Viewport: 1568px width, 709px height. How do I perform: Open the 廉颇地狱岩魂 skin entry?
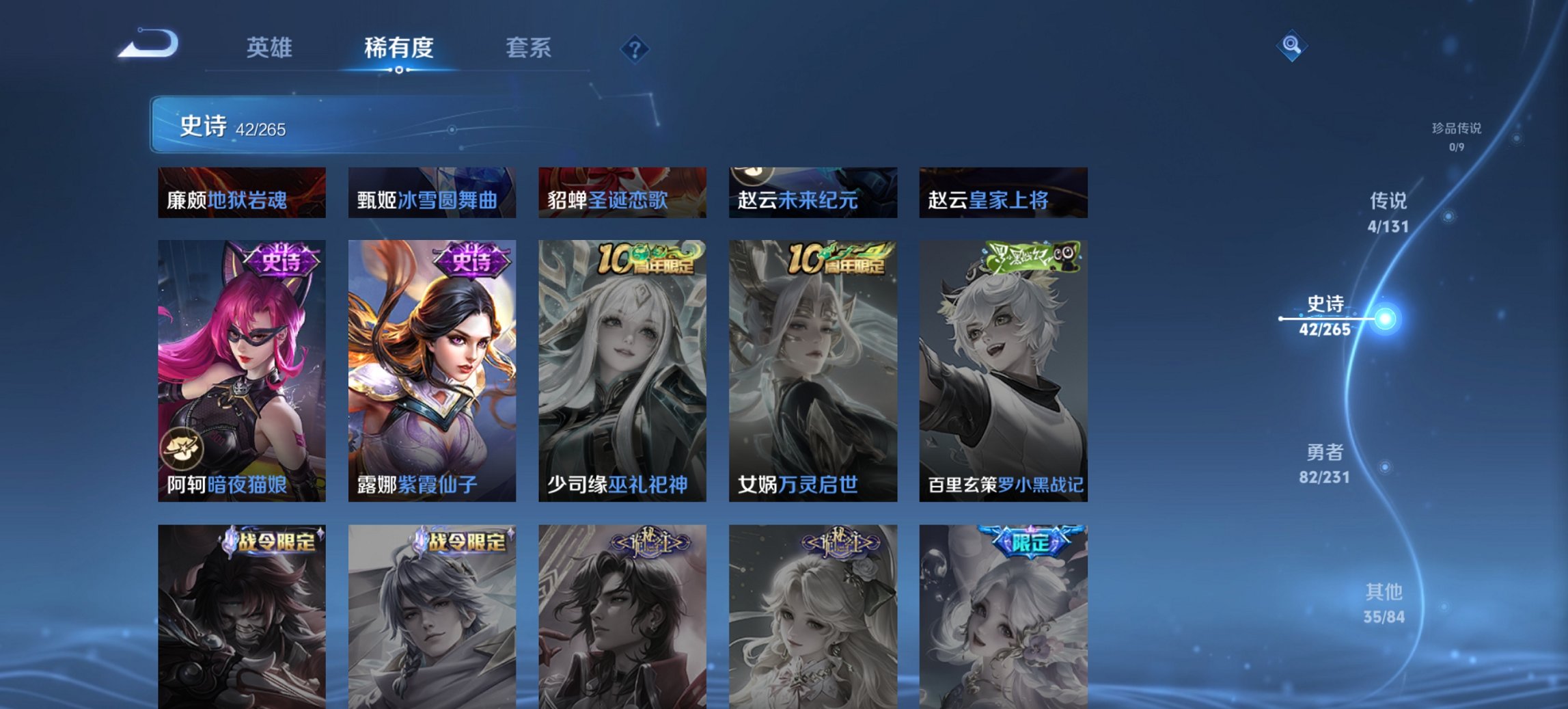pos(240,193)
